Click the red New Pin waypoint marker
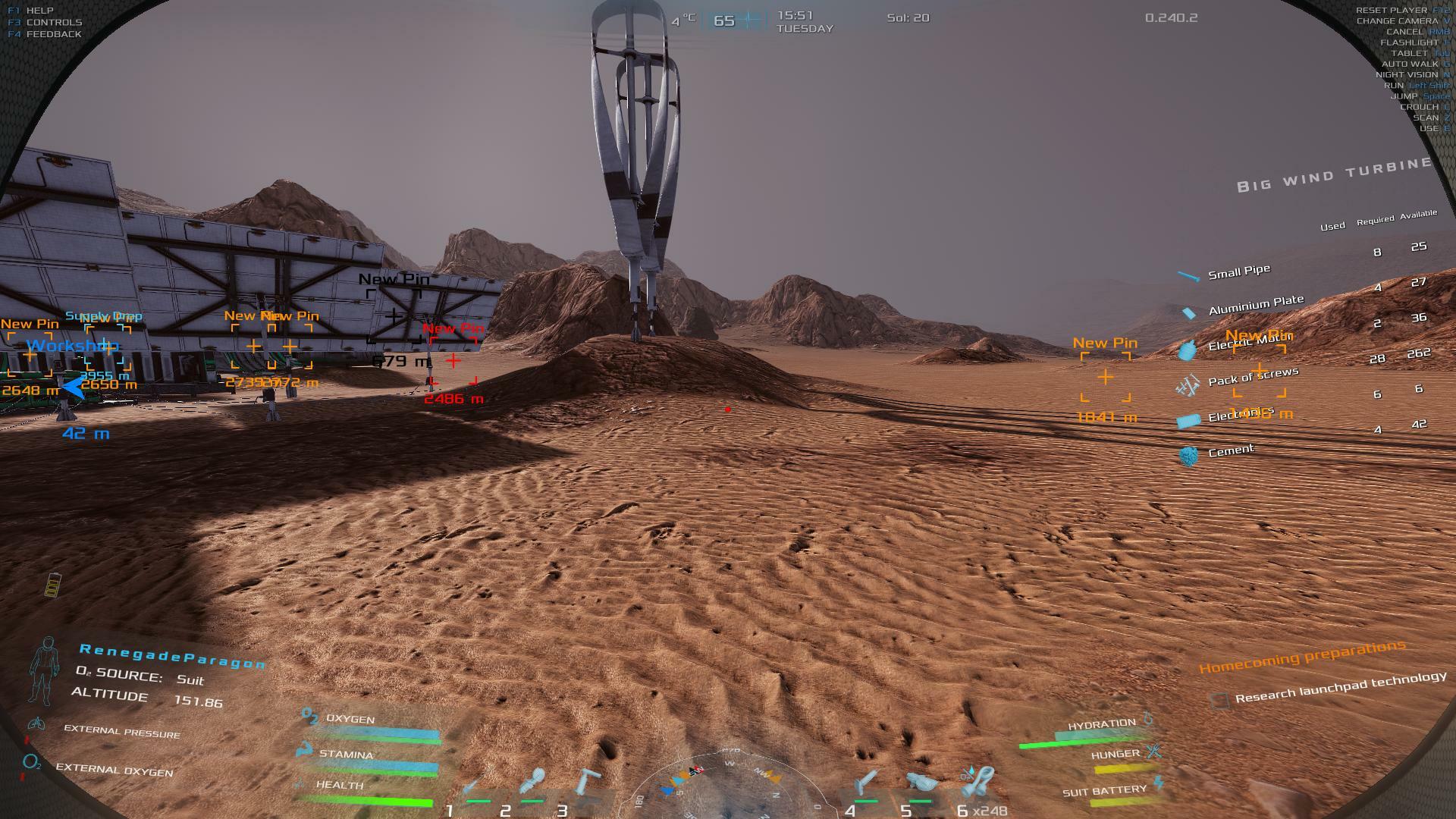This screenshot has width=1456, height=819. (453, 361)
